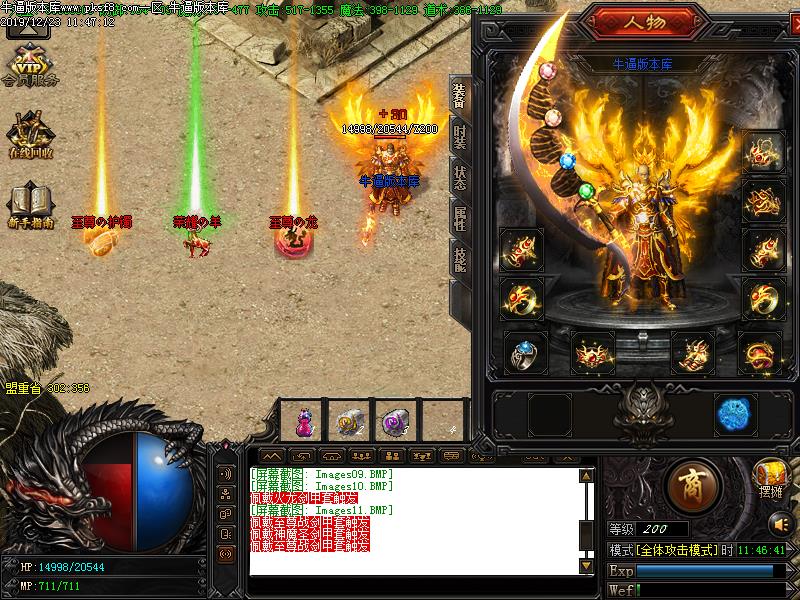Toggle the sound speaker button
The image size is (800, 600).
tap(778, 523)
